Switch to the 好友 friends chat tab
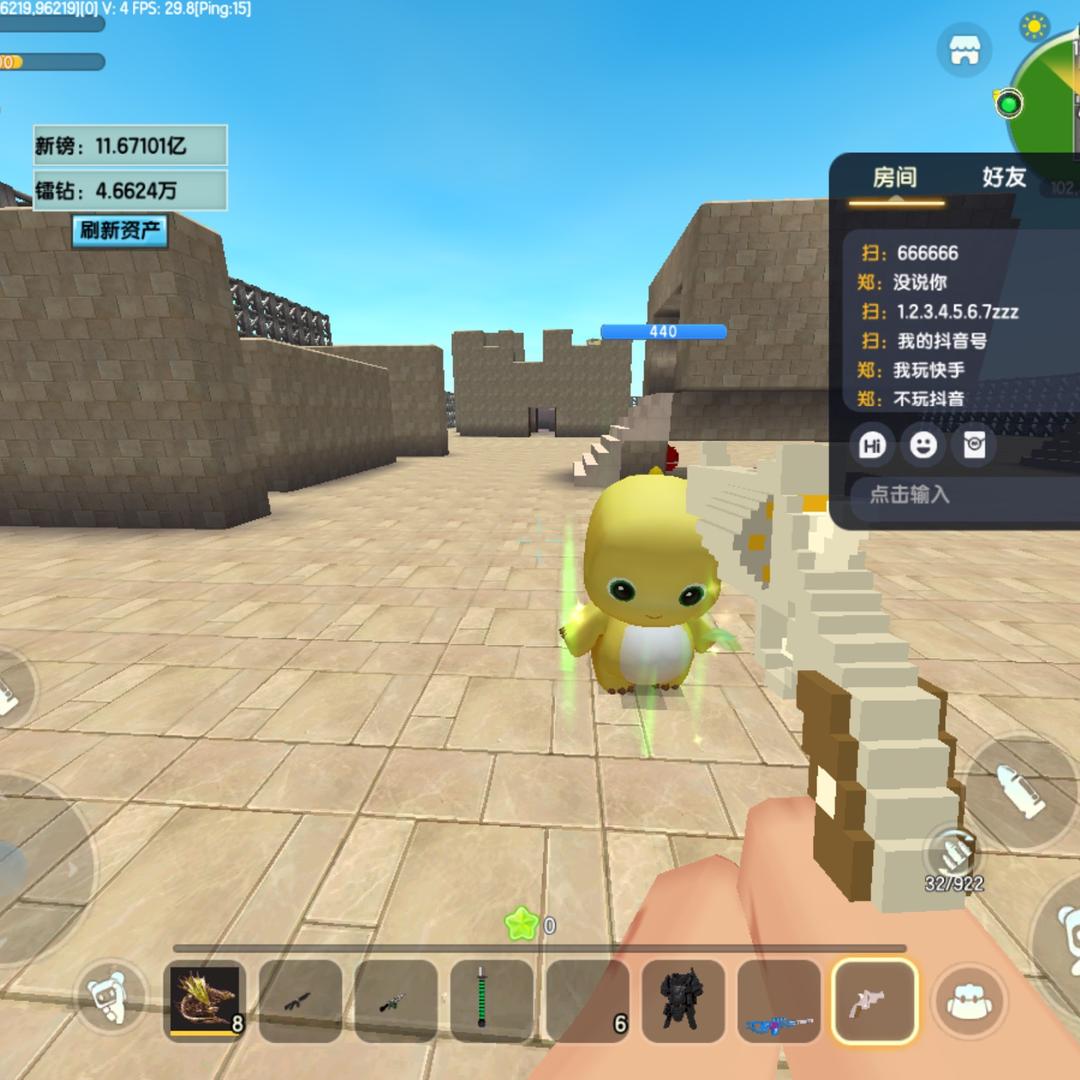The width and height of the screenshot is (1080, 1080). point(1003,178)
